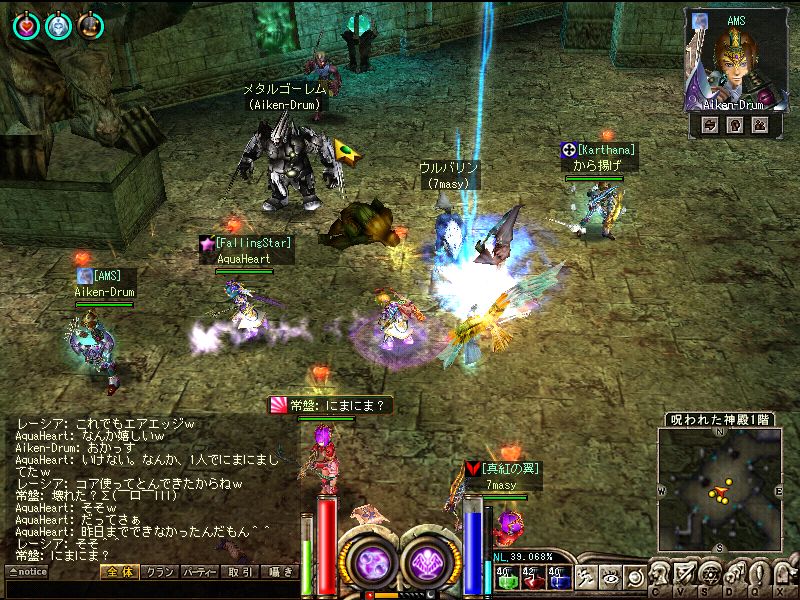Toggle the notice button
This screenshot has height=600, width=800.
(x=27, y=572)
